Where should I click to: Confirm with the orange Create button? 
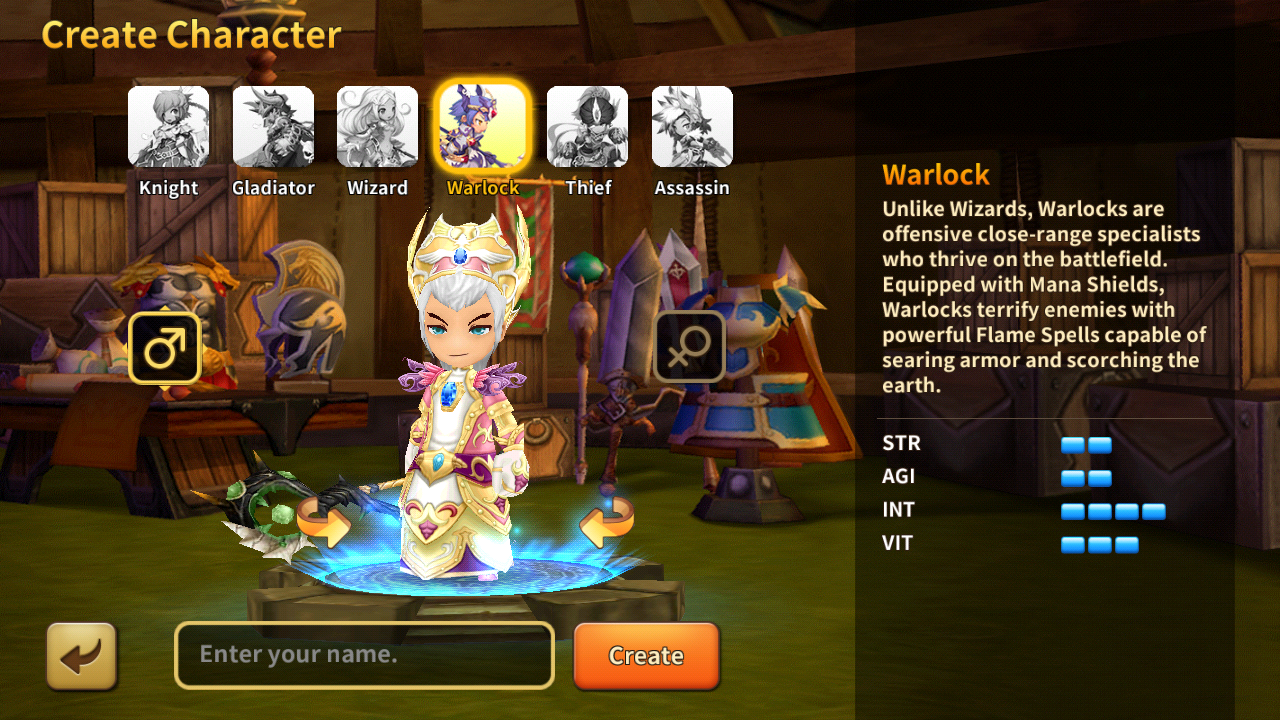tap(646, 656)
